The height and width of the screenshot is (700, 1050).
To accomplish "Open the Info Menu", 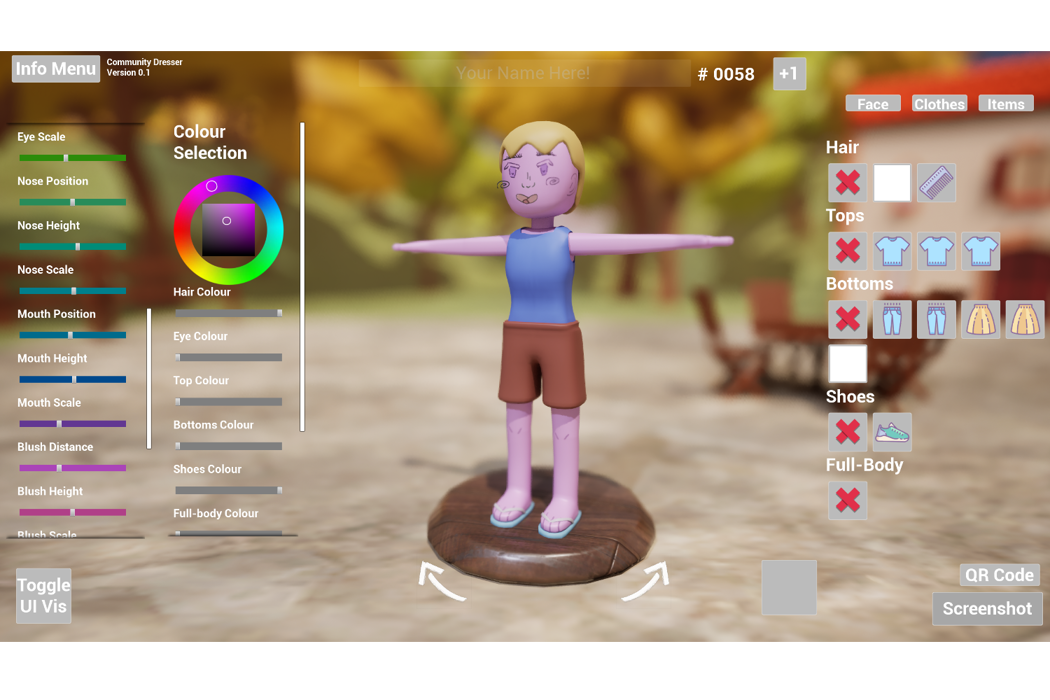I will tap(56, 69).
